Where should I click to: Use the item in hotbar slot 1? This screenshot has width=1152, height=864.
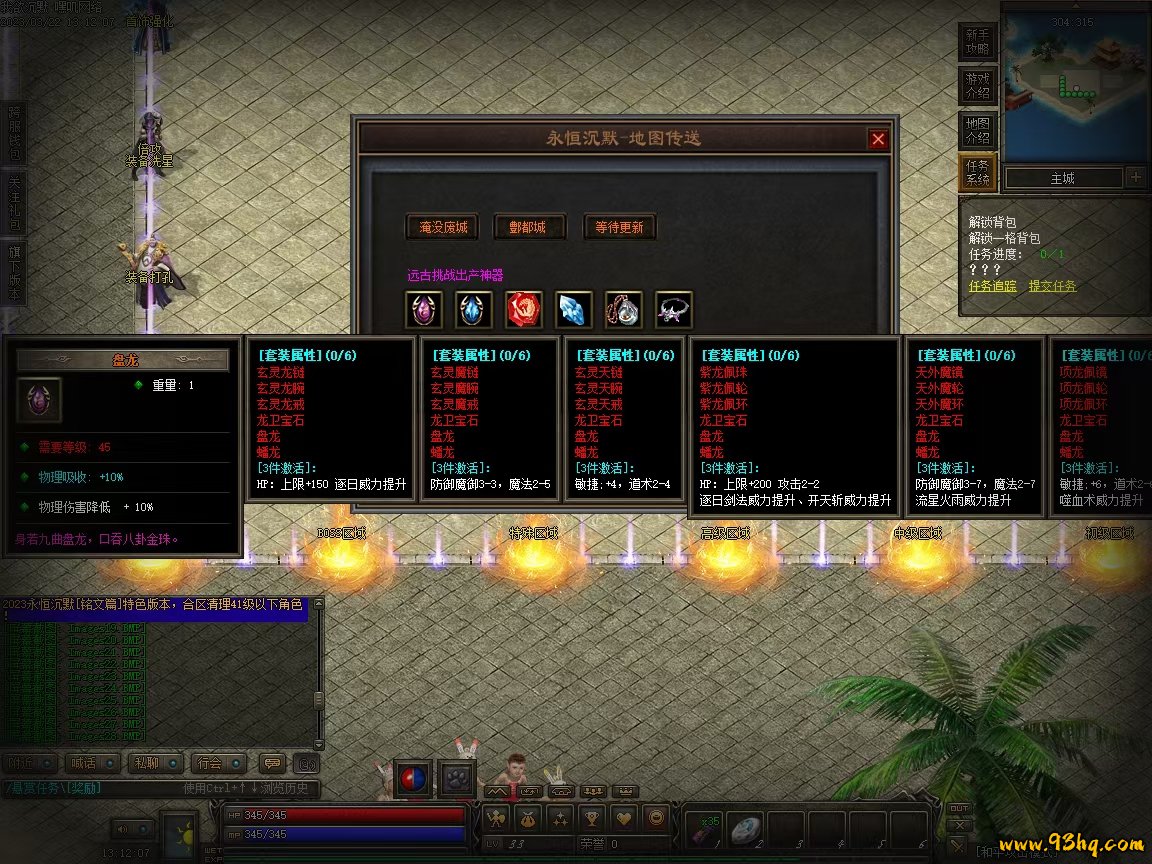[x=705, y=829]
